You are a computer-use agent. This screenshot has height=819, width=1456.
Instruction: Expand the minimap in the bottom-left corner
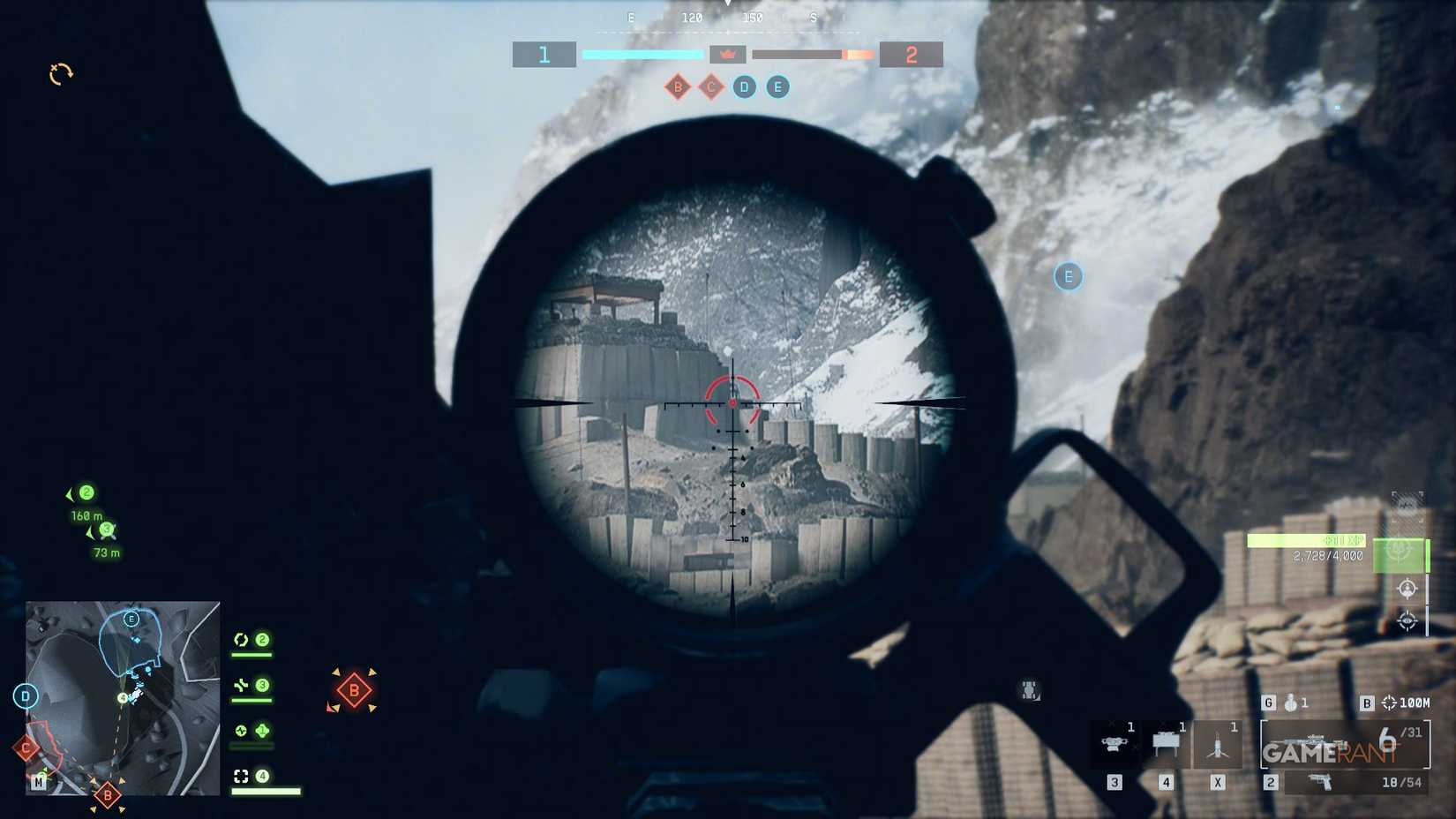121,697
